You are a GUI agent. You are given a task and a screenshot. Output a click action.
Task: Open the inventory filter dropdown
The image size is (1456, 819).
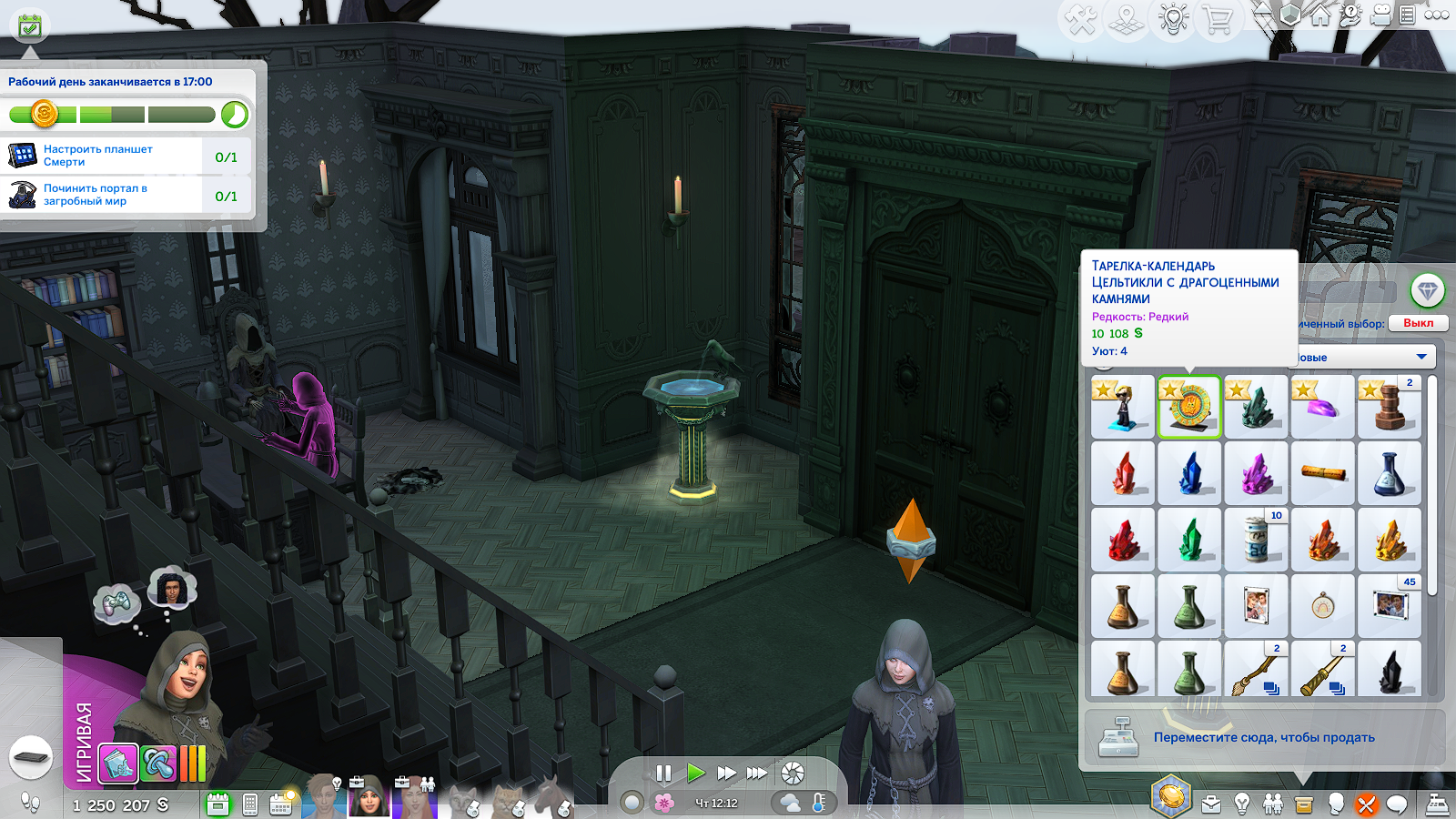click(x=1421, y=357)
